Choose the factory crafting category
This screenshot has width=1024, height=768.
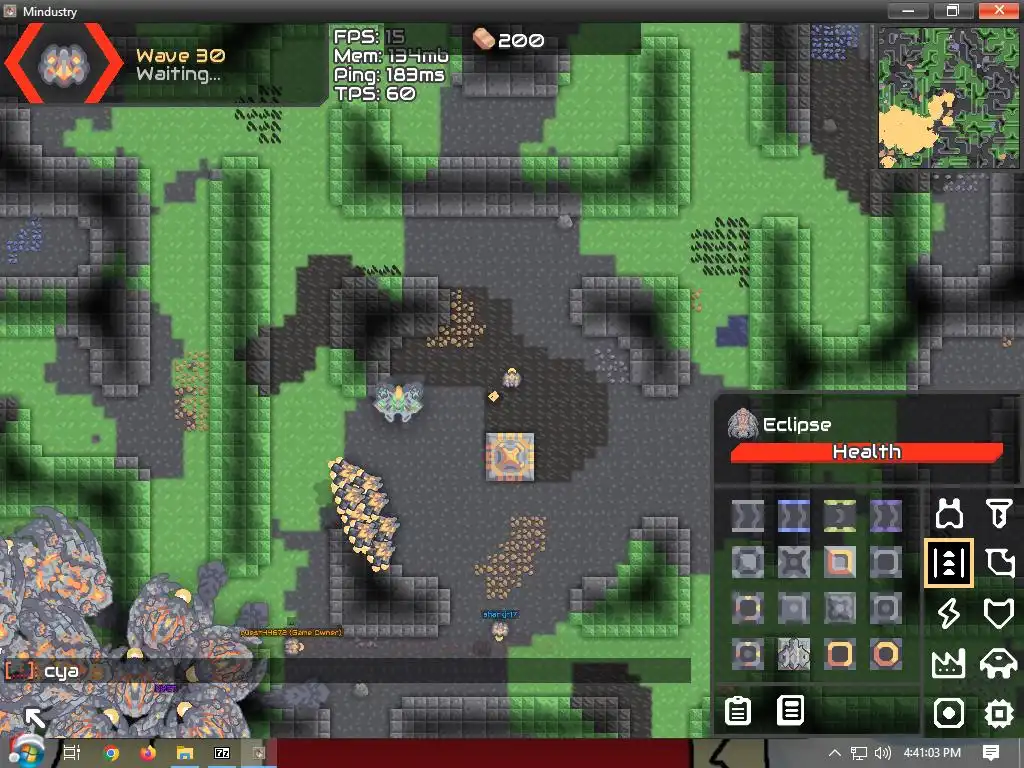click(x=948, y=663)
